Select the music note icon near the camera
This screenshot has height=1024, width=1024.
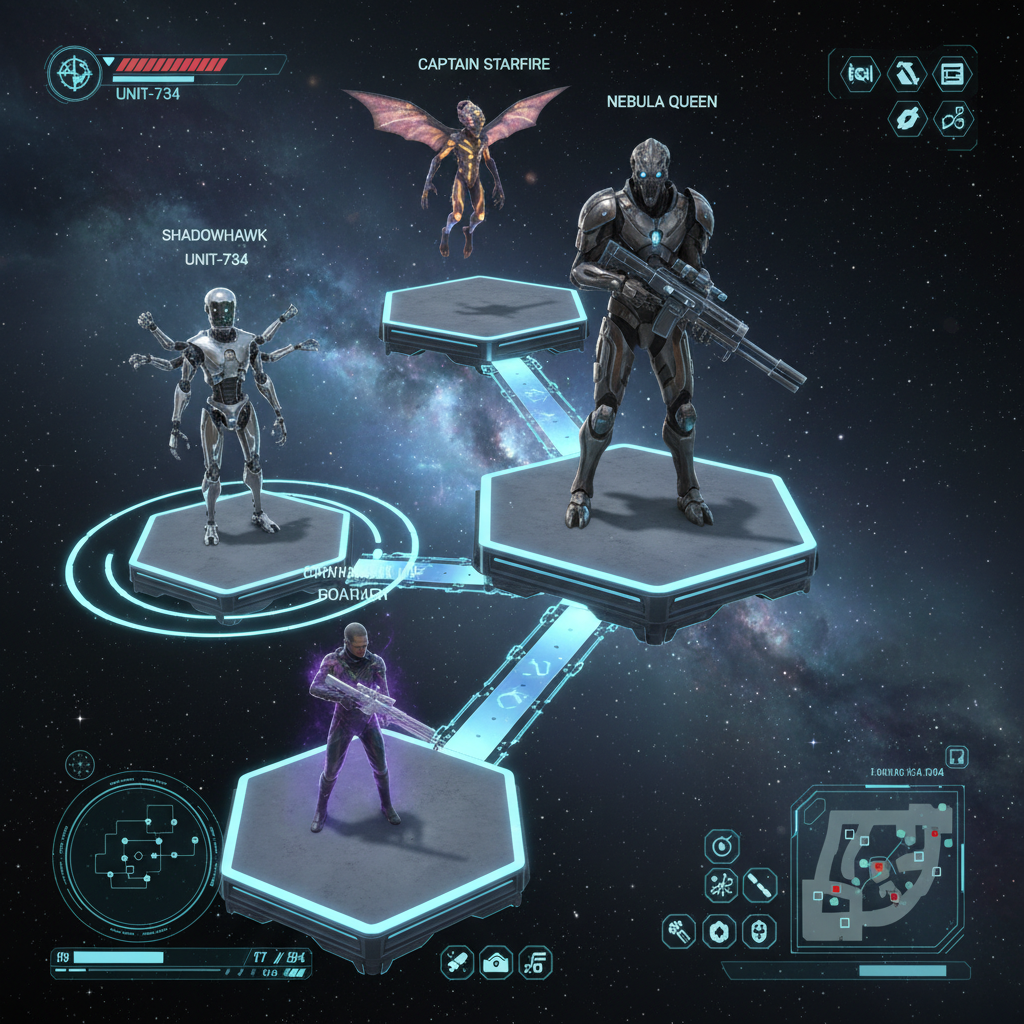pos(537,963)
